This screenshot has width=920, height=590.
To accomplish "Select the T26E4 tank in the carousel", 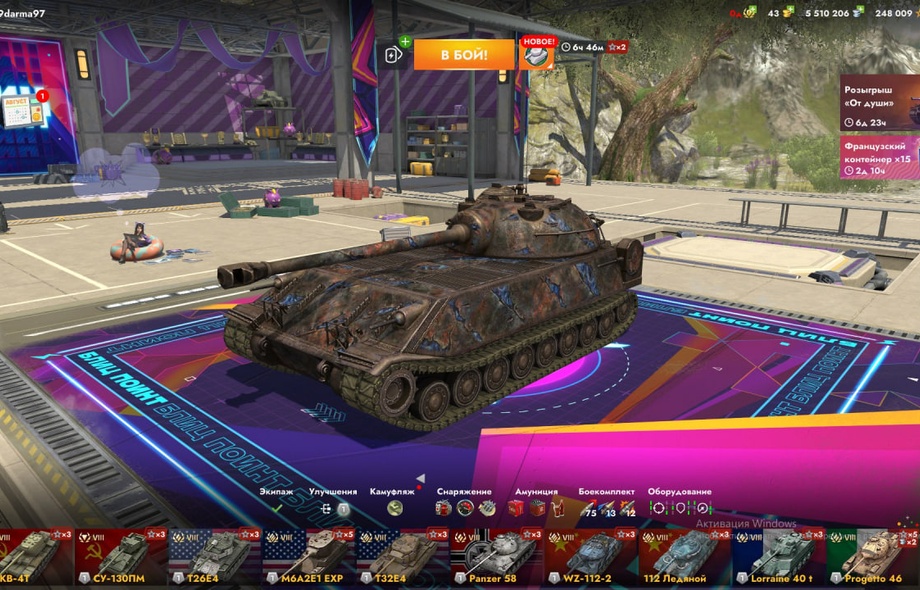I will 214,557.
